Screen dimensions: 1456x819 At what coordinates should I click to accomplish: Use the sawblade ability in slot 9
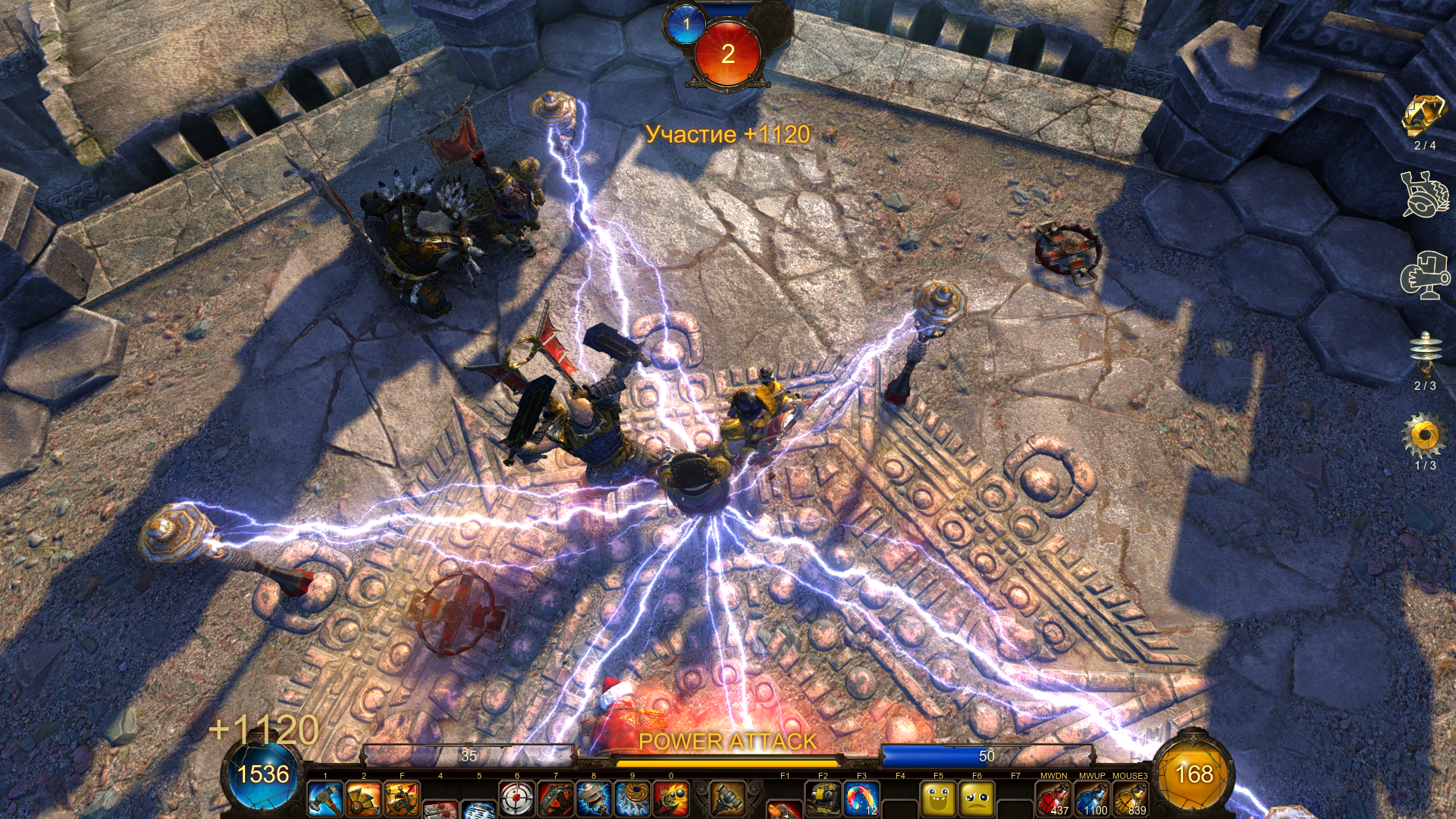pyautogui.click(x=632, y=799)
